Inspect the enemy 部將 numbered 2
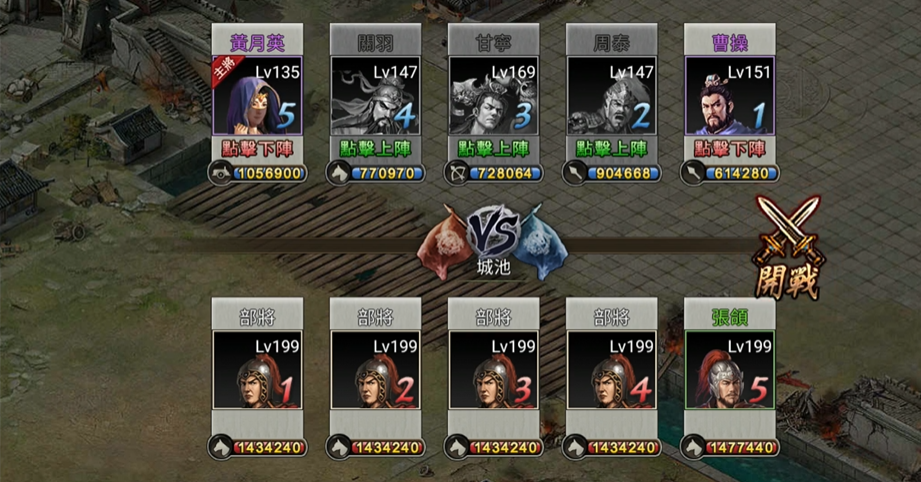921x482 pixels. coord(375,370)
